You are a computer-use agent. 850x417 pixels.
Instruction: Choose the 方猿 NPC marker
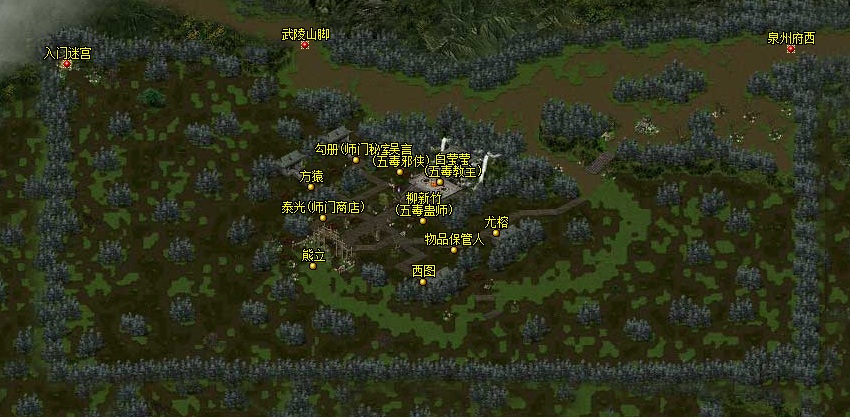311,187
